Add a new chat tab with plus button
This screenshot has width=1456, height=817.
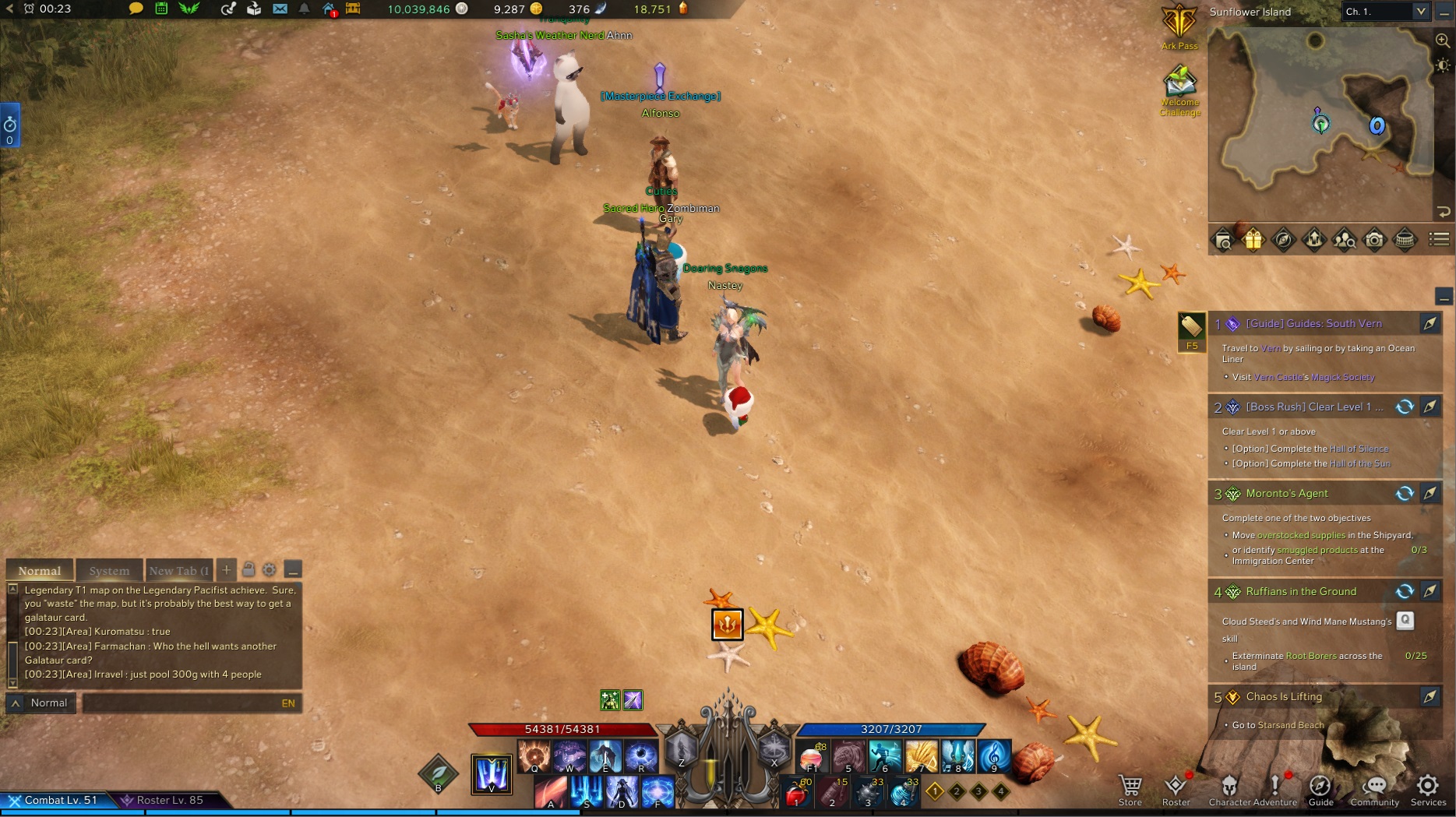pos(226,570)
